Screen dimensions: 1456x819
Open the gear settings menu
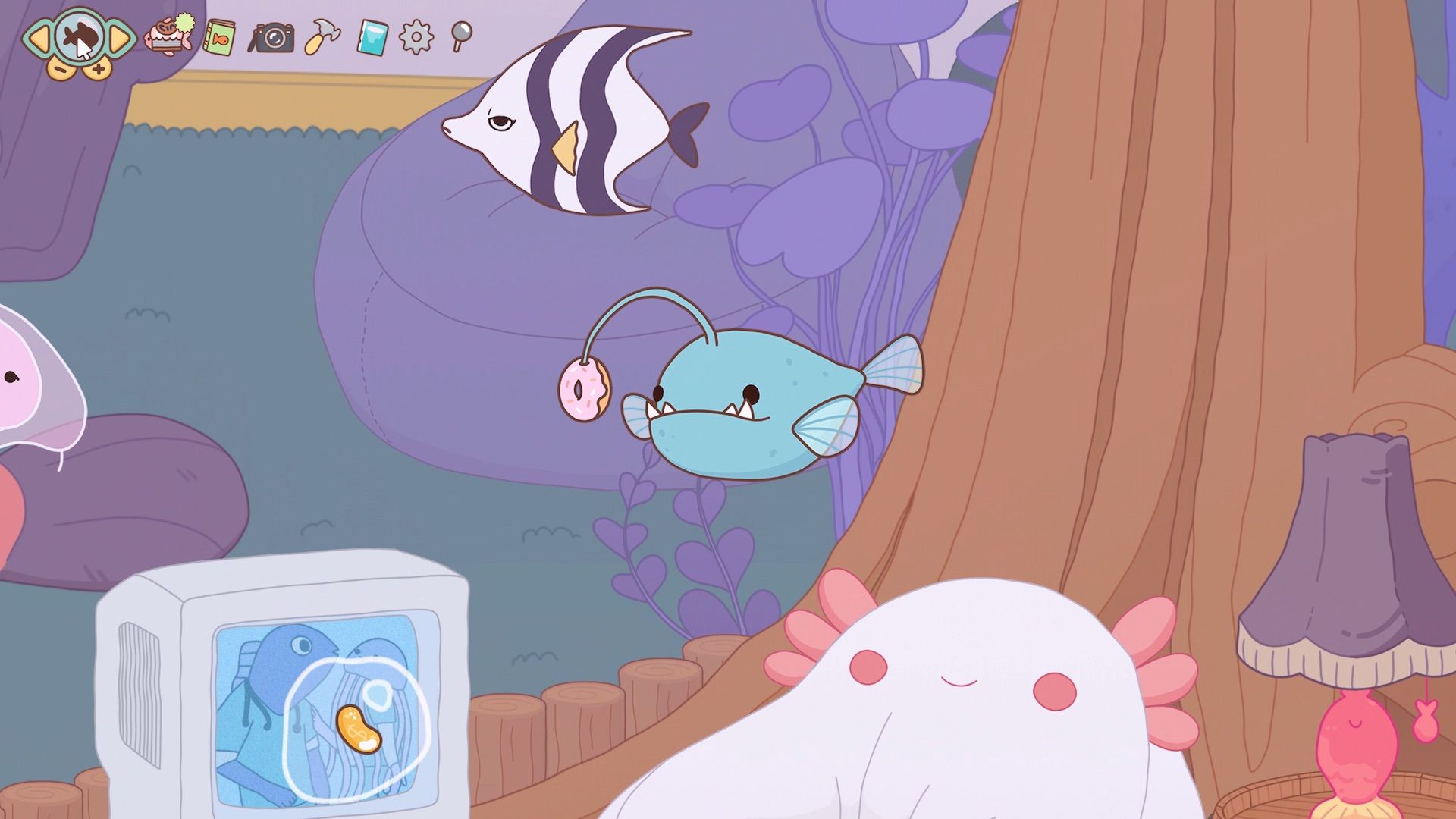[x=416, y=37]
